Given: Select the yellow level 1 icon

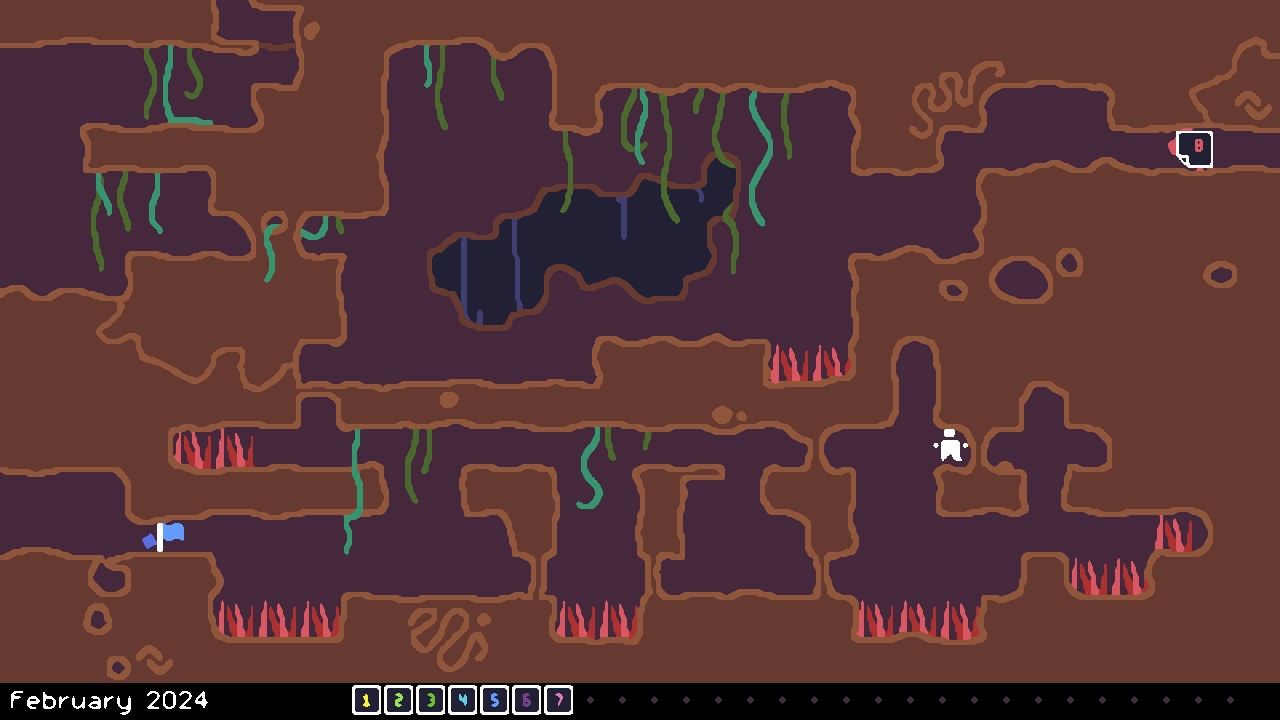Looking at the screenshot, I should (367, 700).
